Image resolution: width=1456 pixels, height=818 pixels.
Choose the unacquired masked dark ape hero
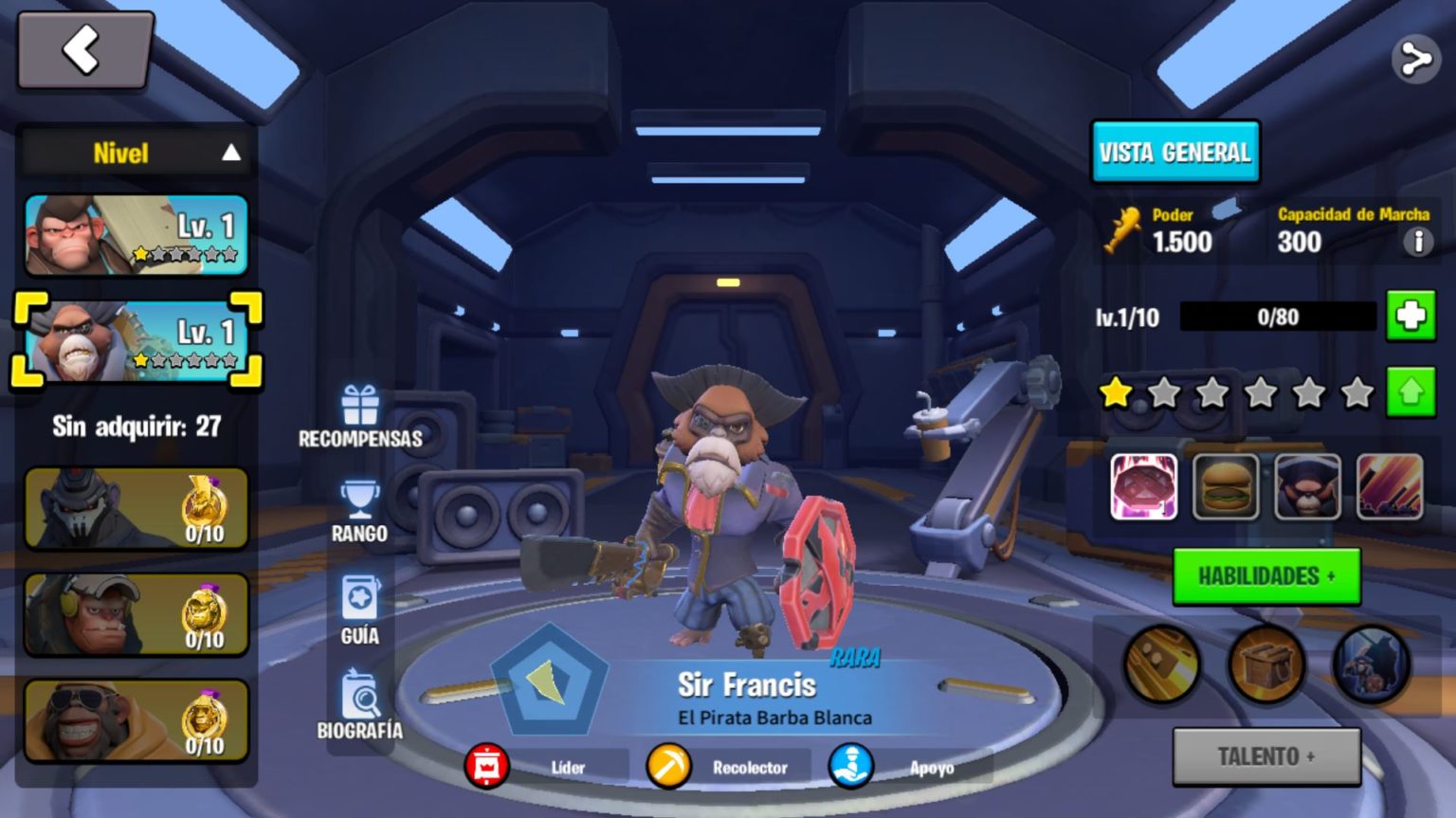click(136, 509)
